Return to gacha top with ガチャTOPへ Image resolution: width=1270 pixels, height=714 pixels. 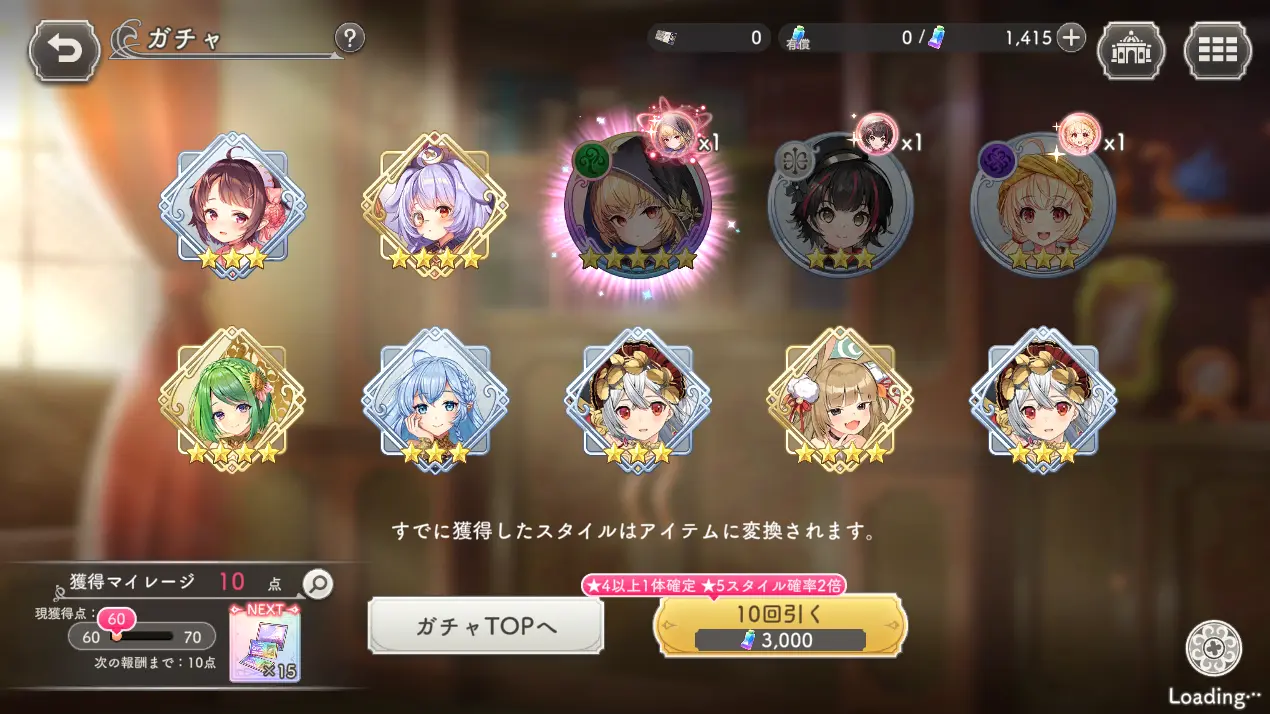[x=485, y=626]
